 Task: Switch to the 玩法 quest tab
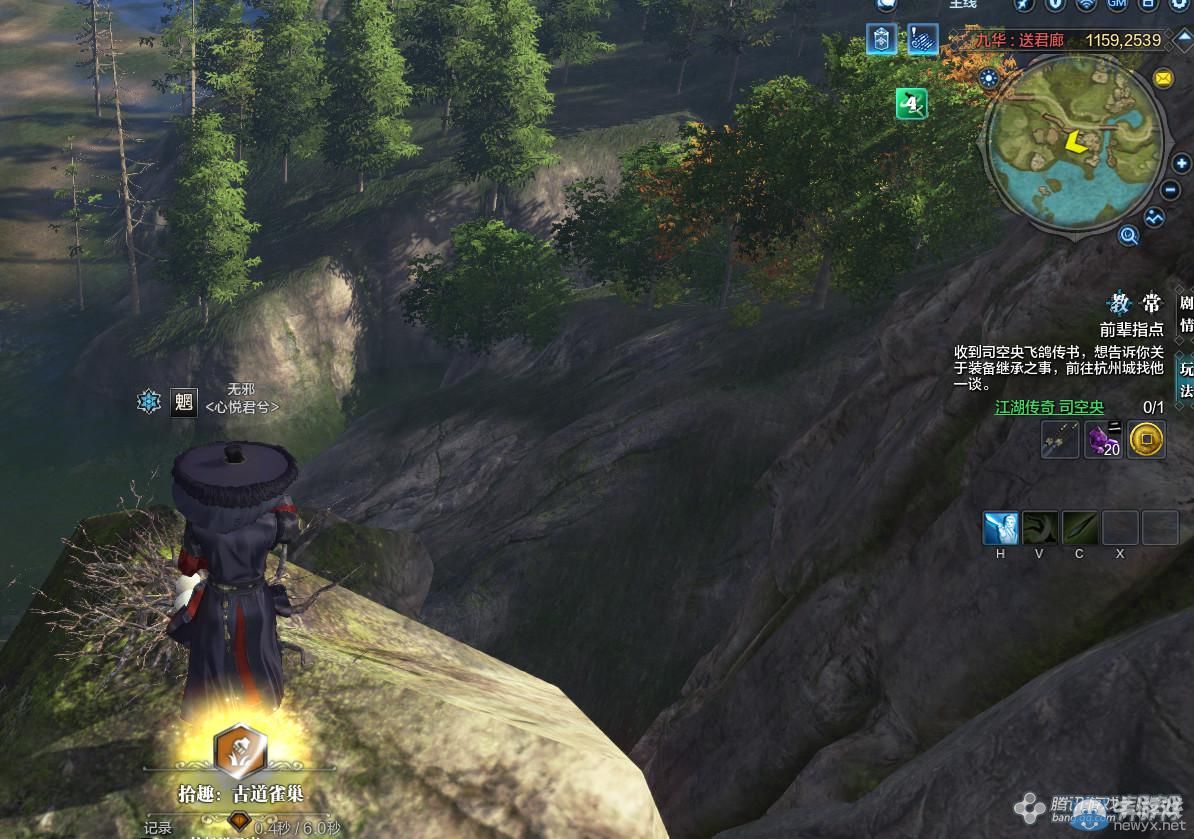[1186, 379]
